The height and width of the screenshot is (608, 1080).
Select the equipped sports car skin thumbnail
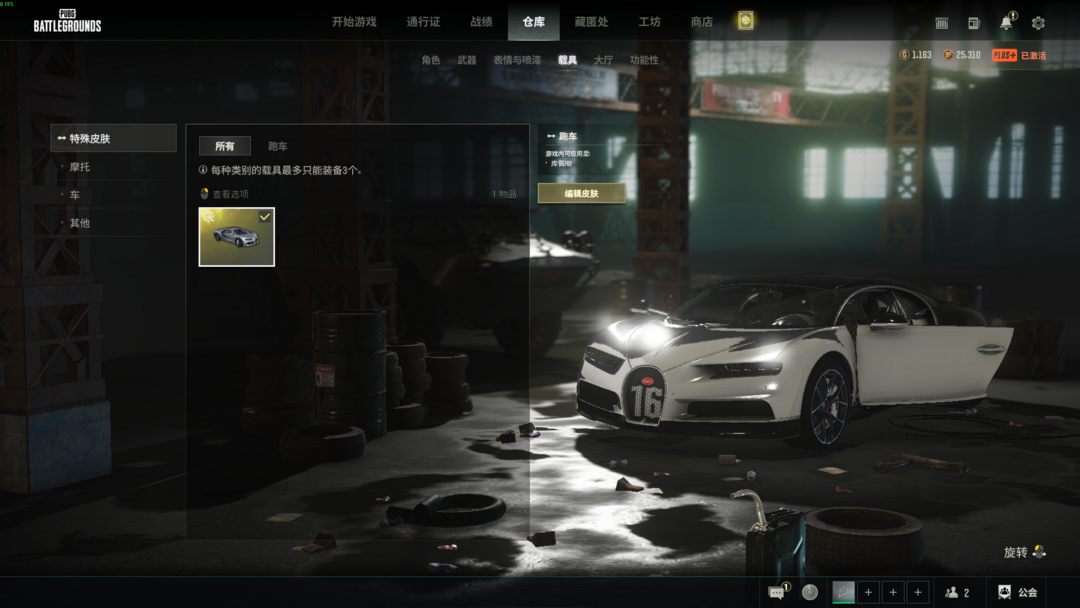point(237,237)
